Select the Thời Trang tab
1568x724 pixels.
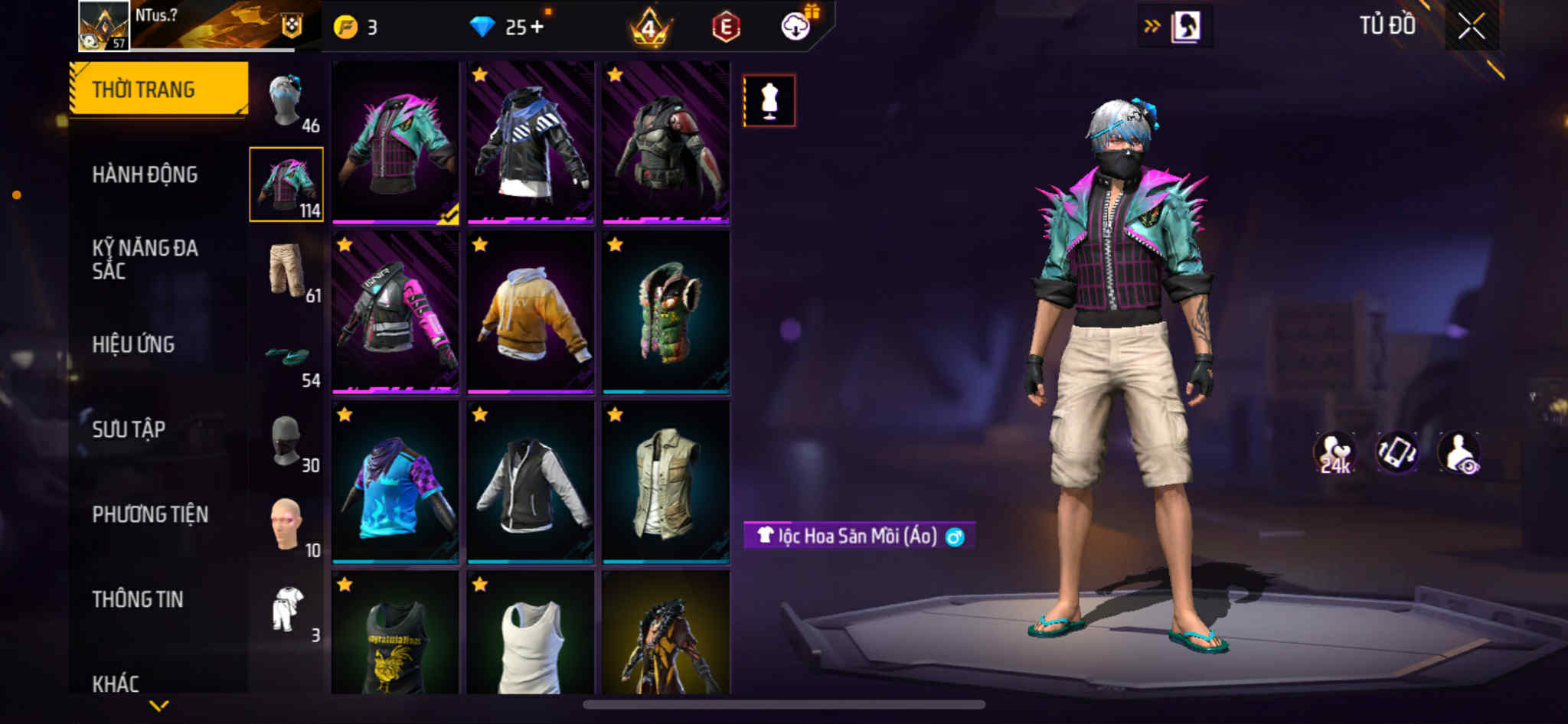[158, 89]
